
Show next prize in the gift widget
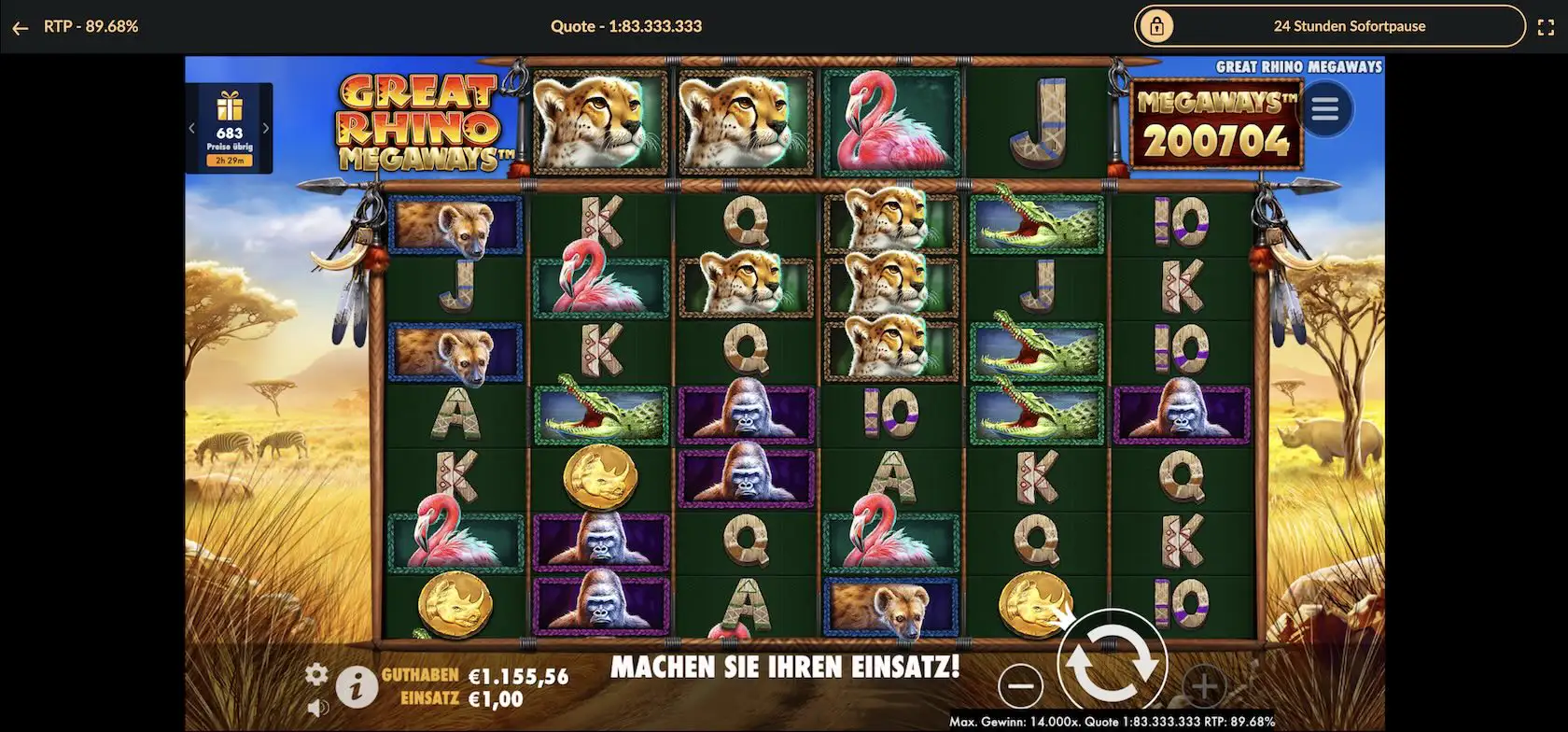point(266,129)
